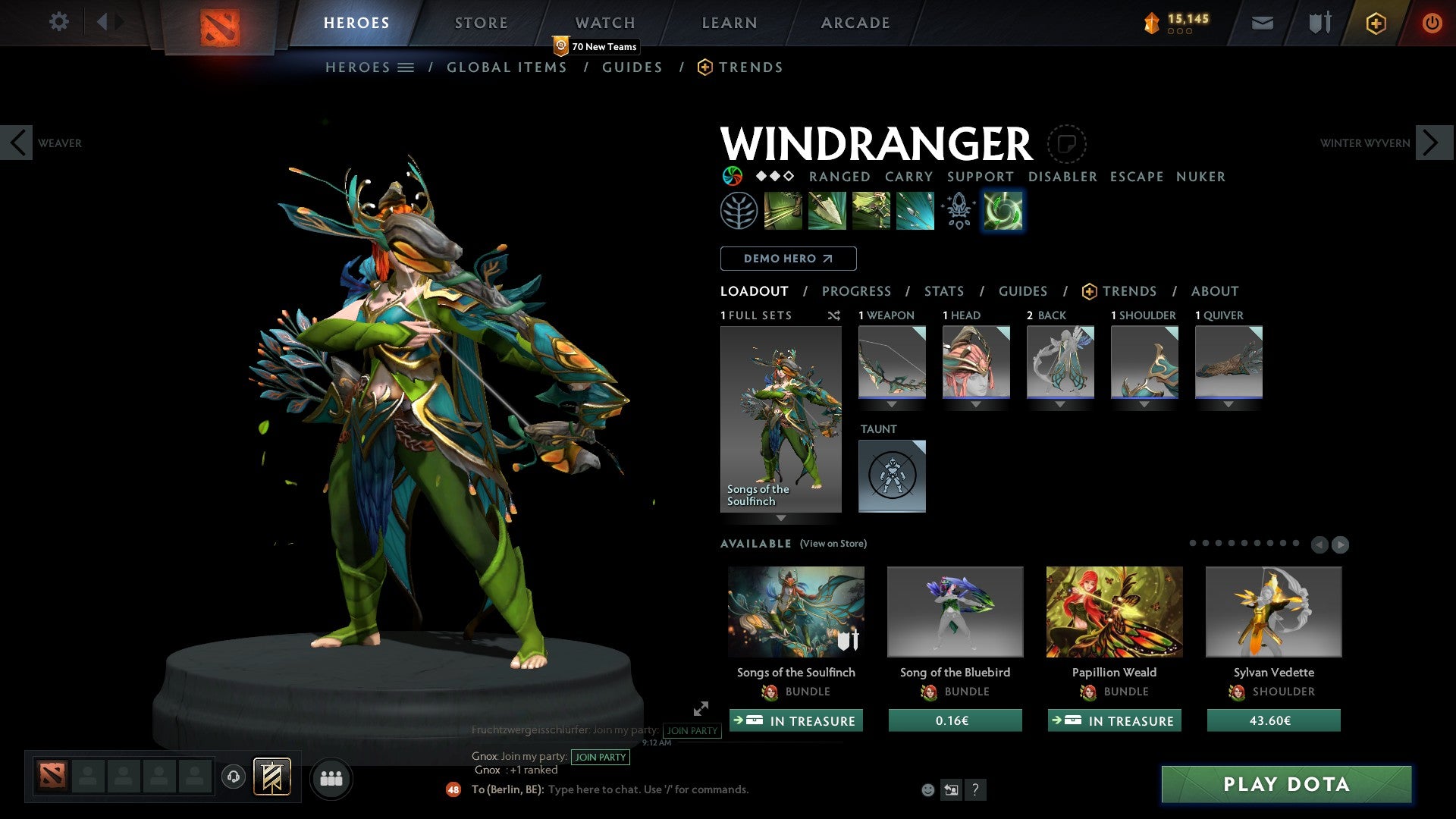Switch to the Progress tab
Screen dimensions: 1456x819
click(857, 290)
